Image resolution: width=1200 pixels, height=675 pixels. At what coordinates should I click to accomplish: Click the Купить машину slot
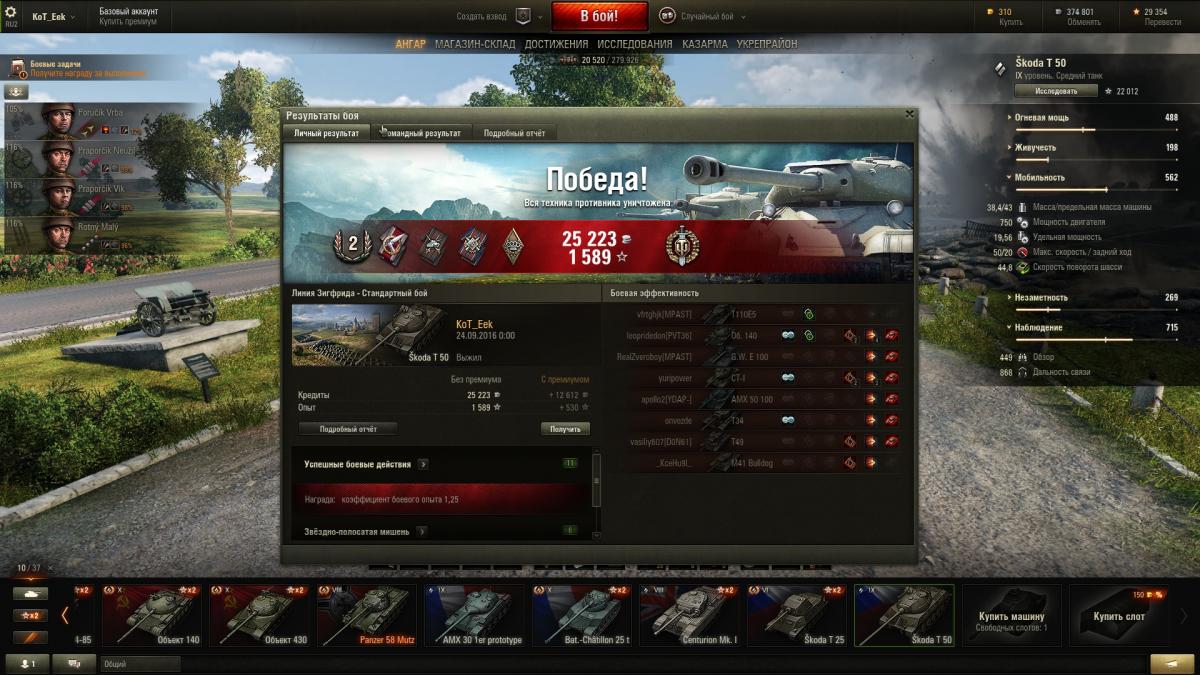point(1011,614)
